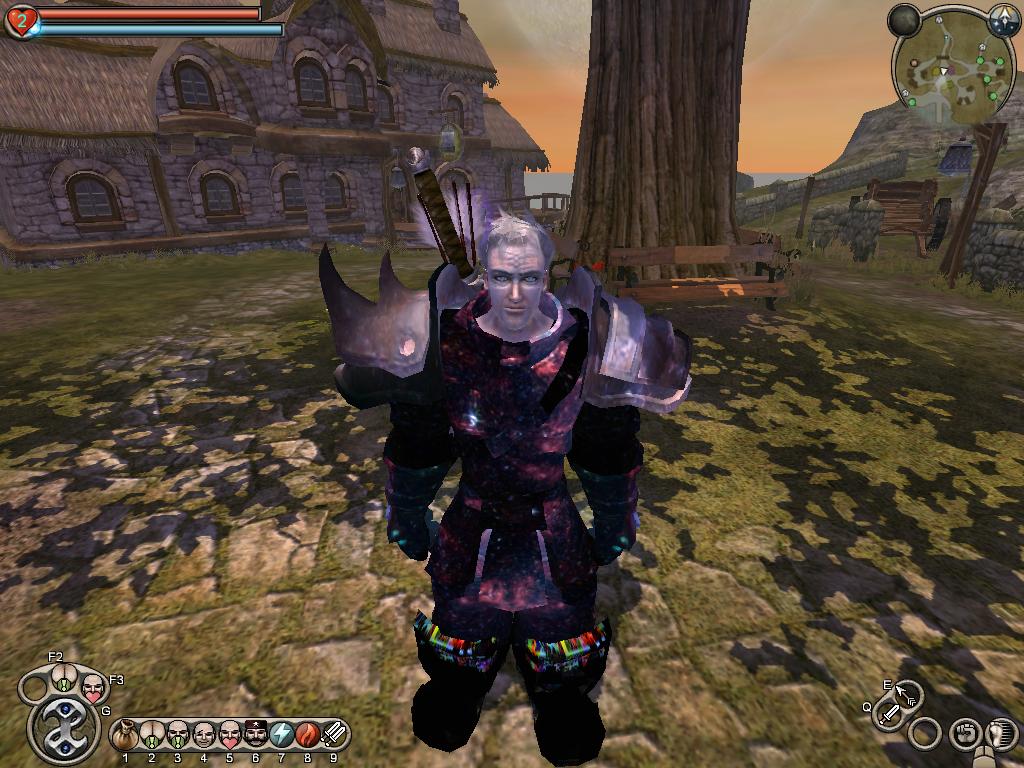
Task: Equip the sword melee weapon icon
Action: point(888,714)
